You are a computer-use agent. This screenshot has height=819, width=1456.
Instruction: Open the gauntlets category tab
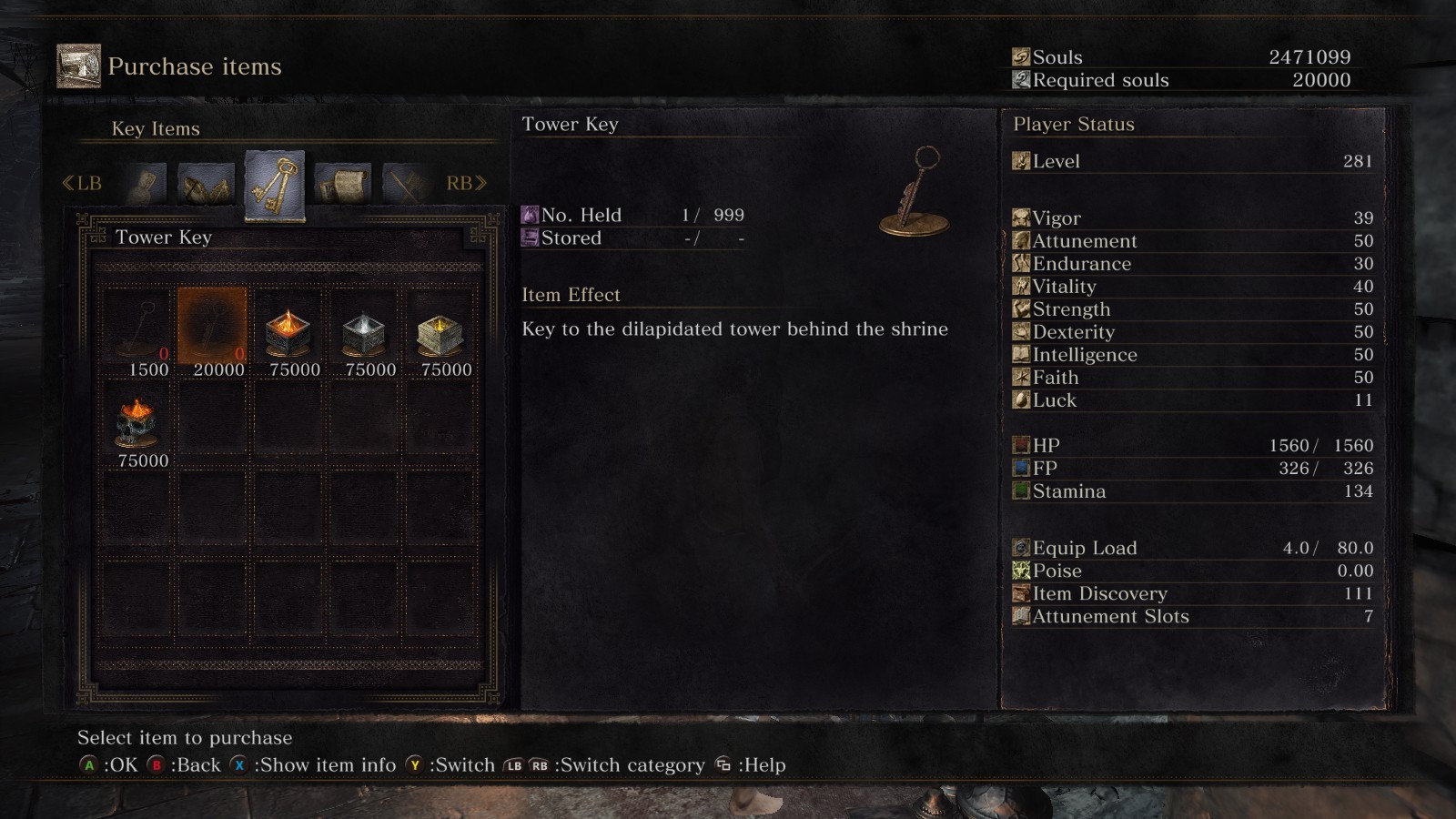(x=206, y=183)
